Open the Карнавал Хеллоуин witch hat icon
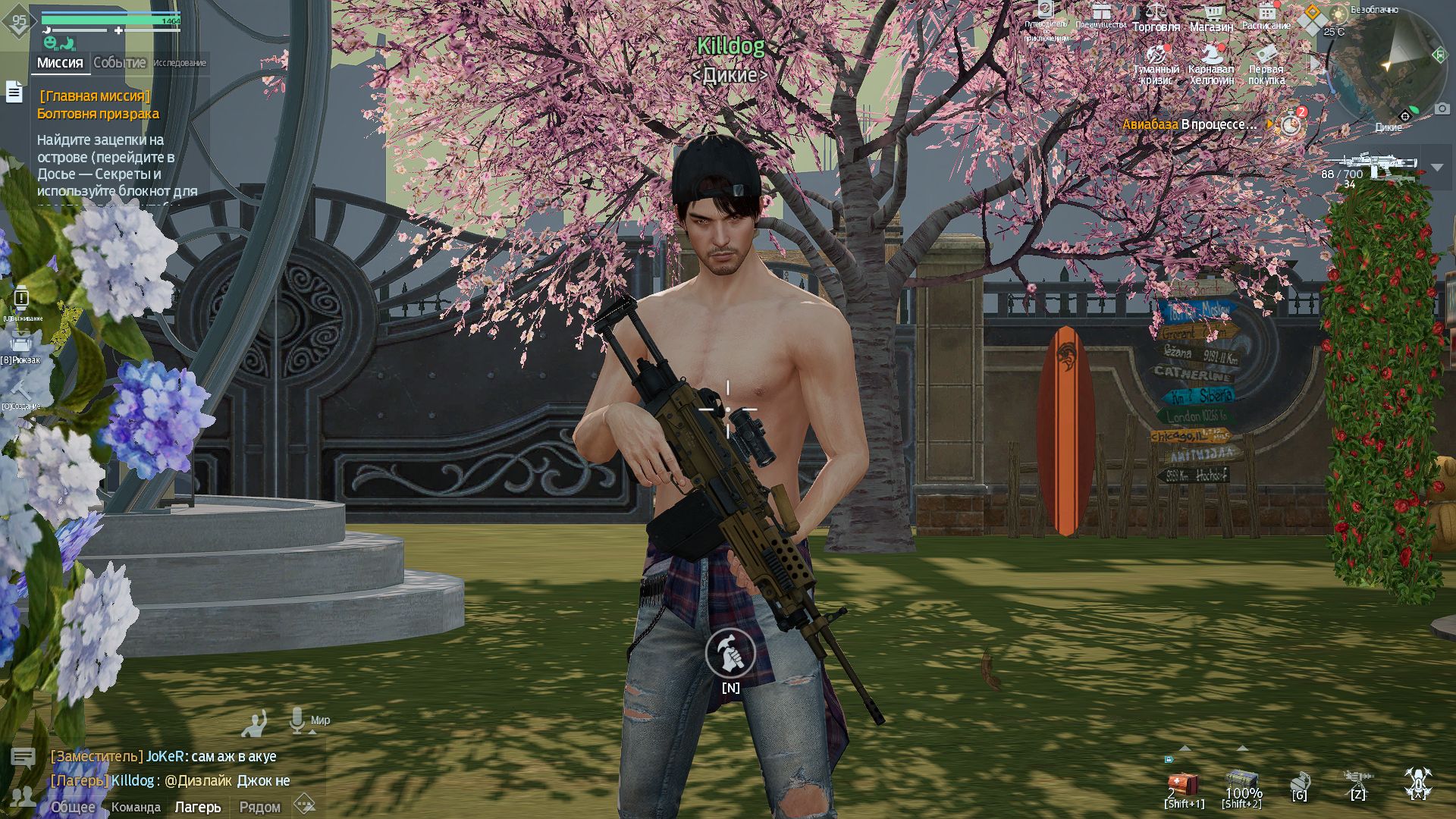This screenshot has height=819, width=1456. [x=1211, y=55]
